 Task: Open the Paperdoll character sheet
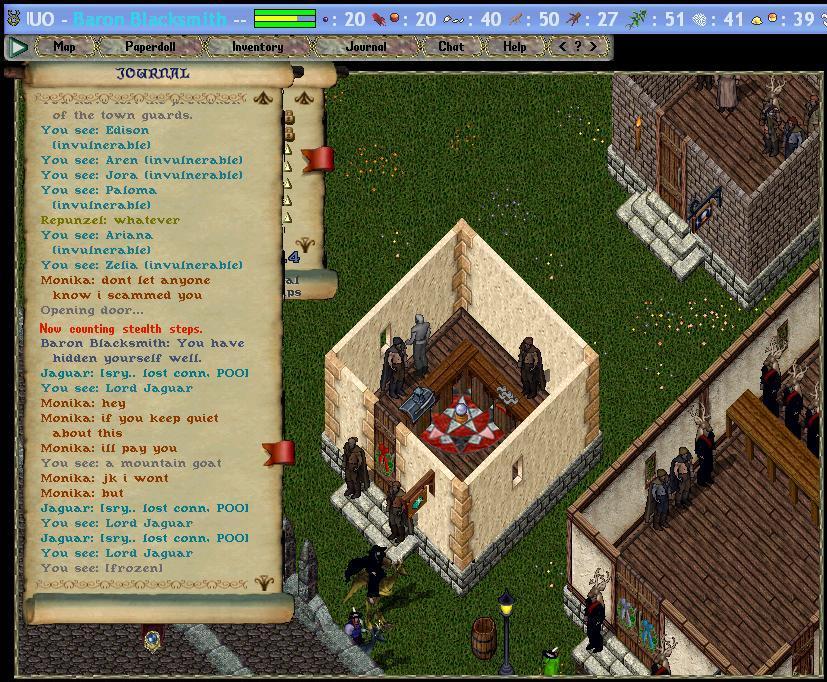150,46
